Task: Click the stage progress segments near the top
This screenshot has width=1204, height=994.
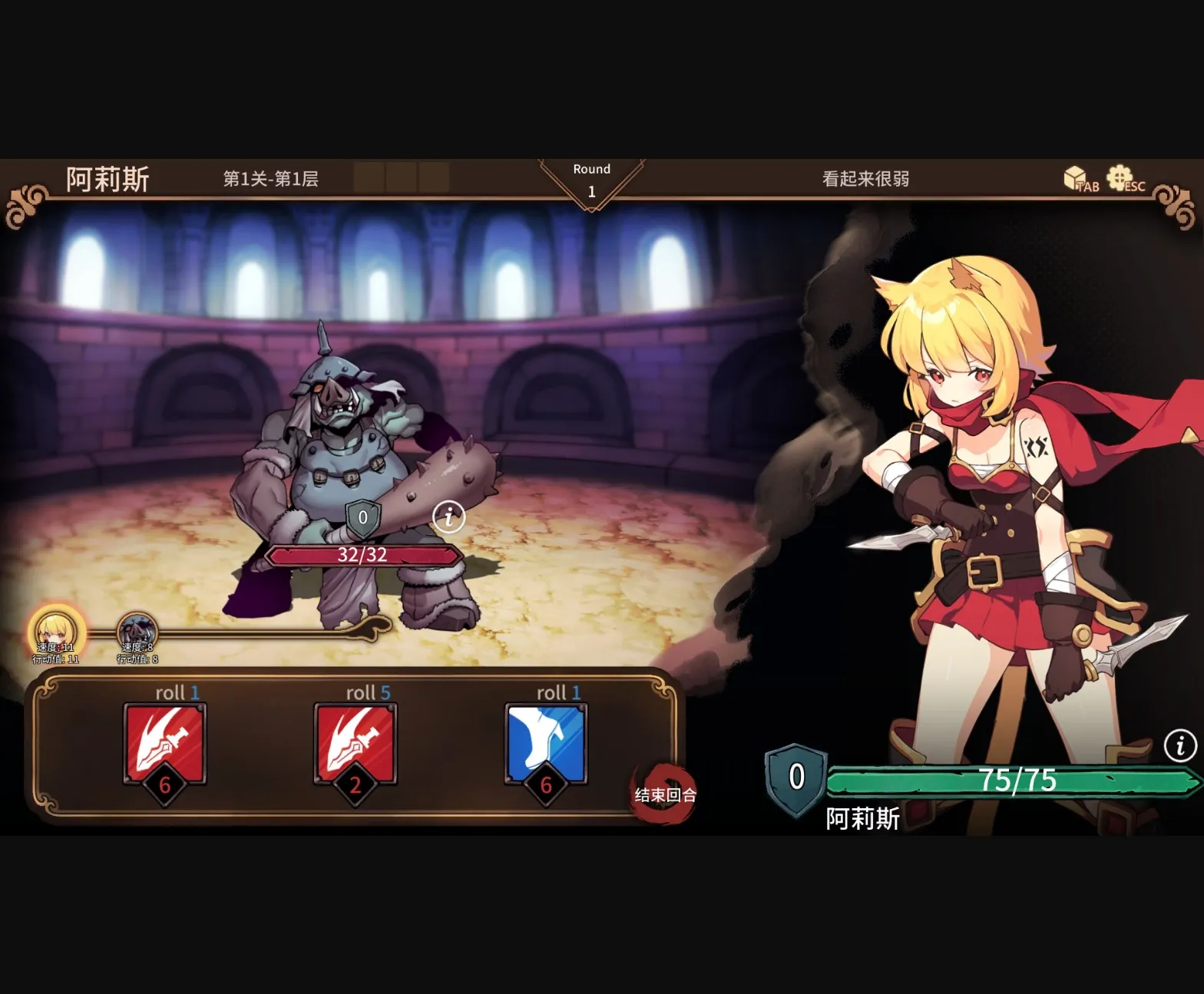Action: coord(402,178)
